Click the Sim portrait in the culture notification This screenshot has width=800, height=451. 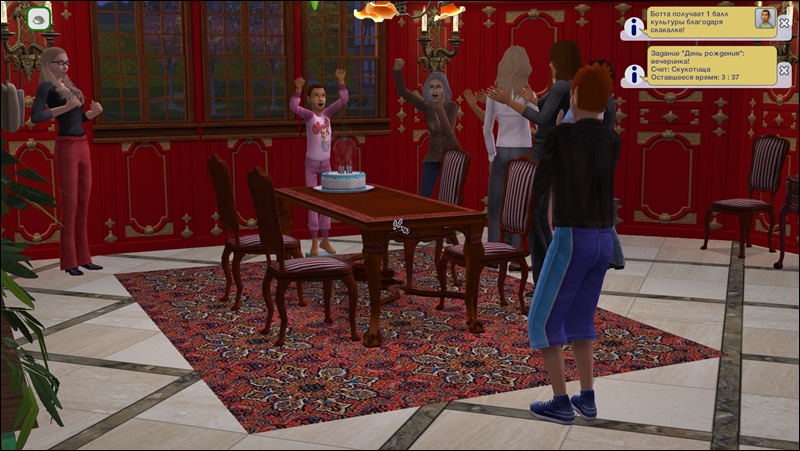[765, 20]
